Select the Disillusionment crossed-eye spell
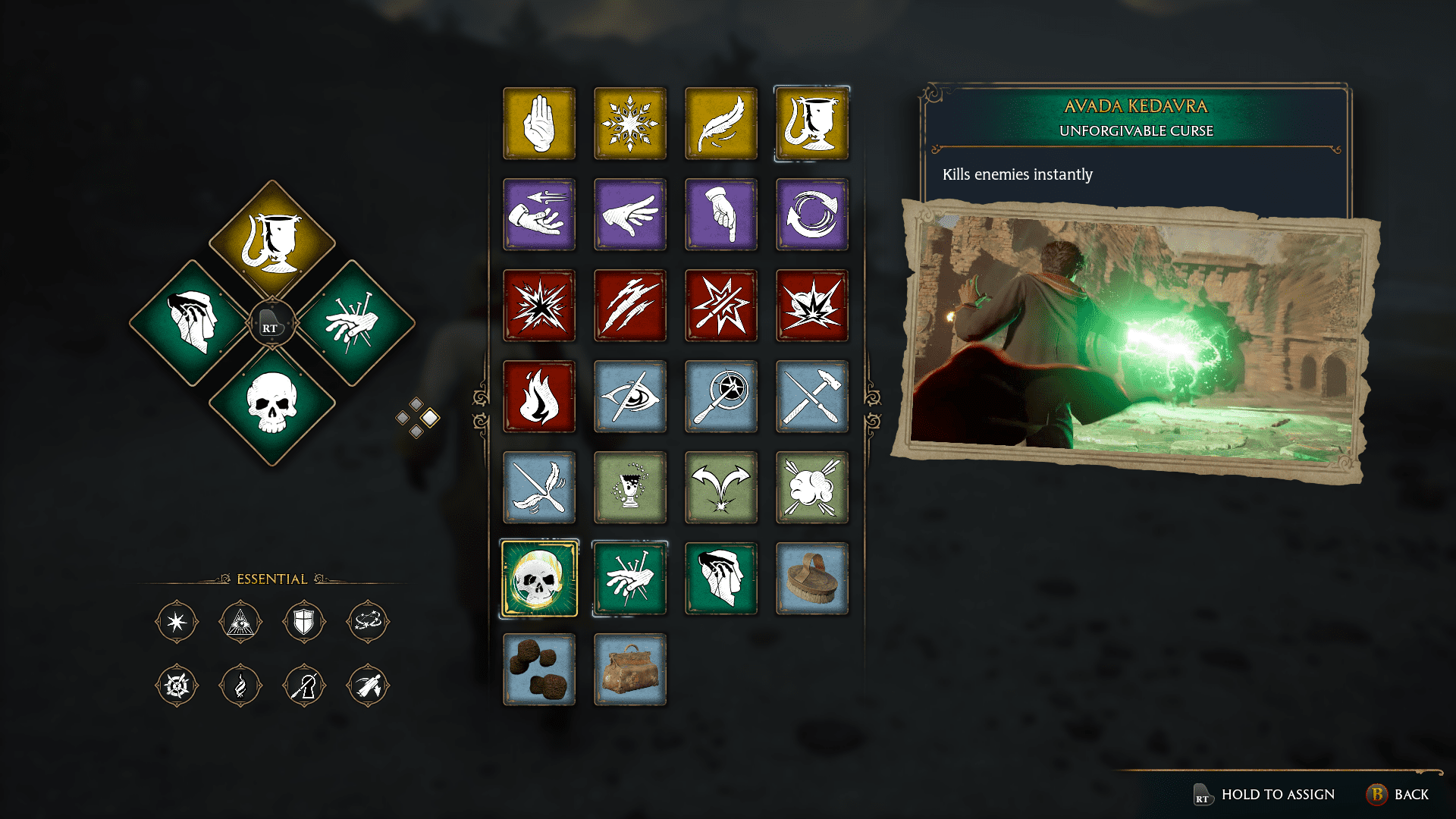The height and width of the screenshot is (819, 1456). coord(630,397)
